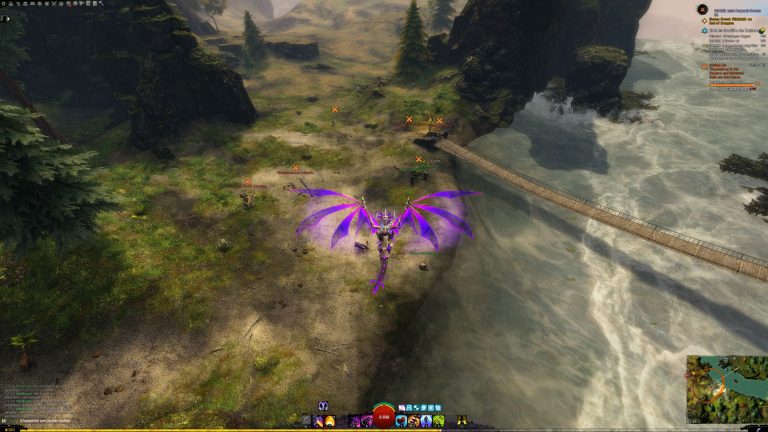Click the purple profession skill above the bar

(x=324, y=405)
